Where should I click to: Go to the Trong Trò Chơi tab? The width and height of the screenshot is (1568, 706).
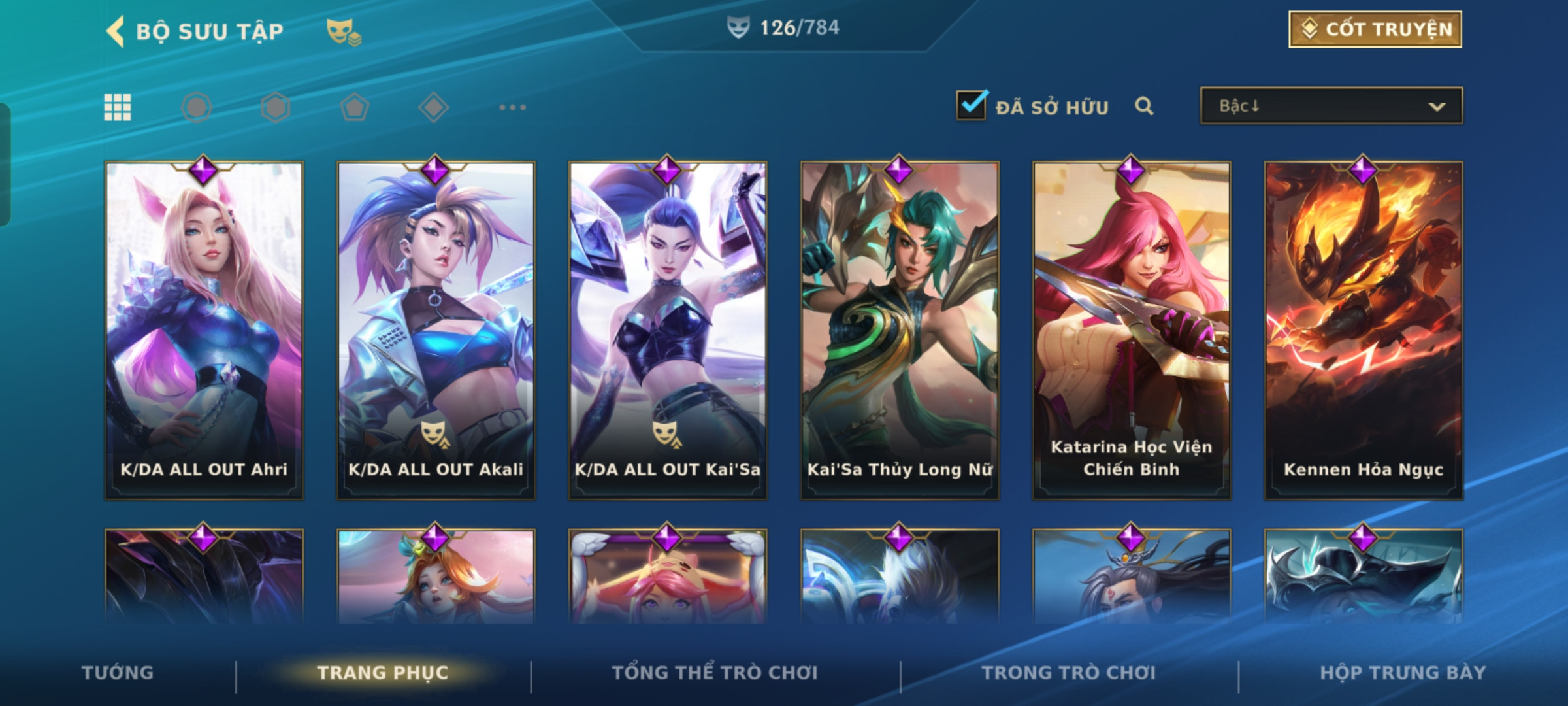(x=1069, y=673)
